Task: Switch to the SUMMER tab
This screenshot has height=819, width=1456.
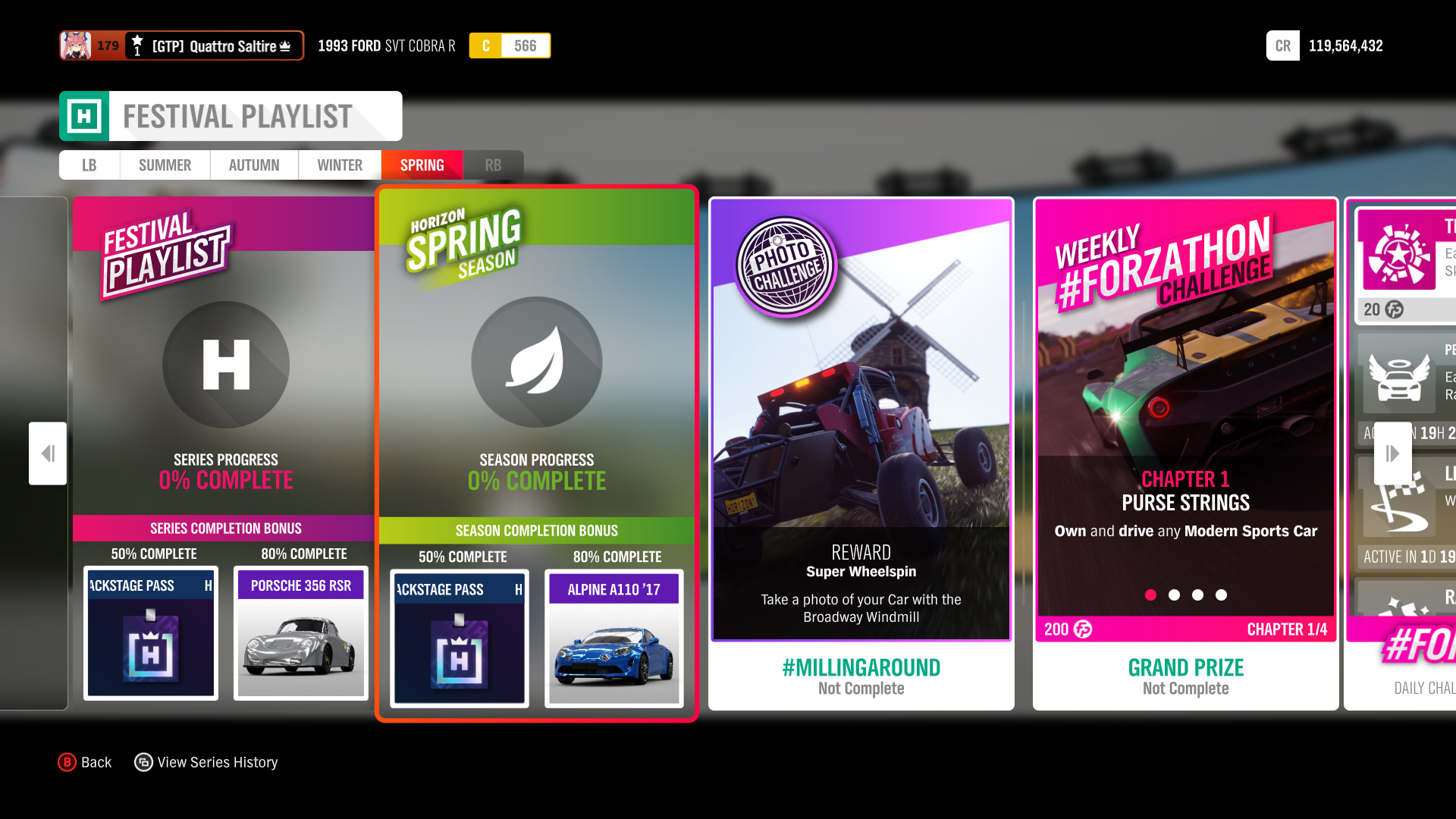Action: pyautogui.click(x=164, y=165)
